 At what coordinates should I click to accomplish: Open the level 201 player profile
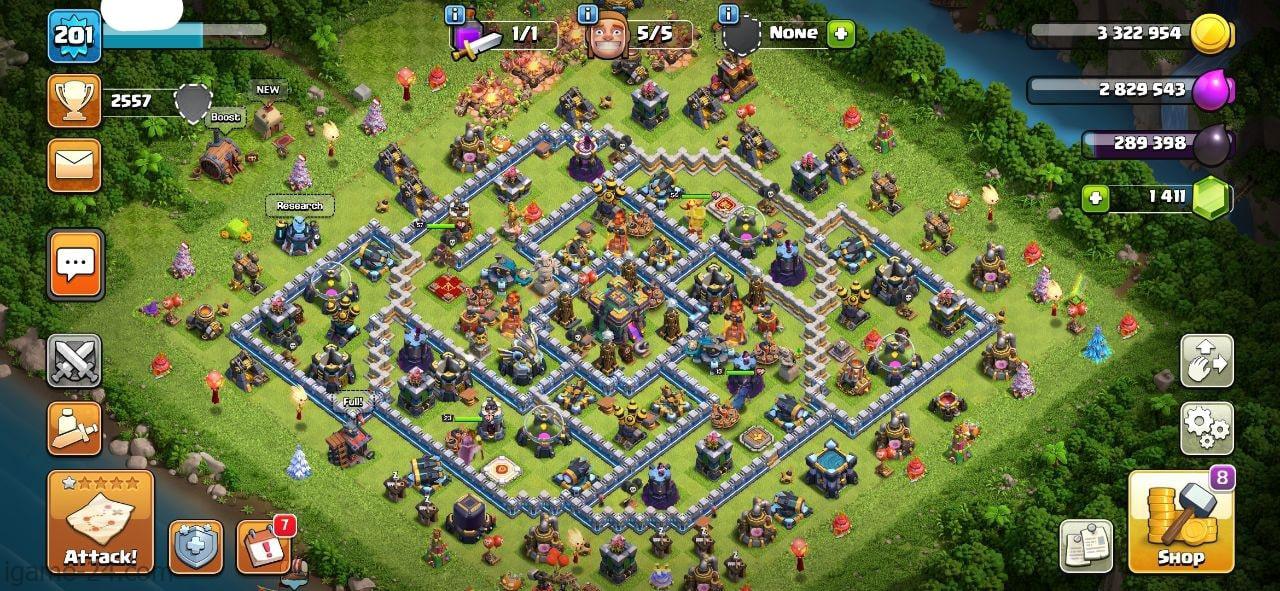(x=74, y=36)
